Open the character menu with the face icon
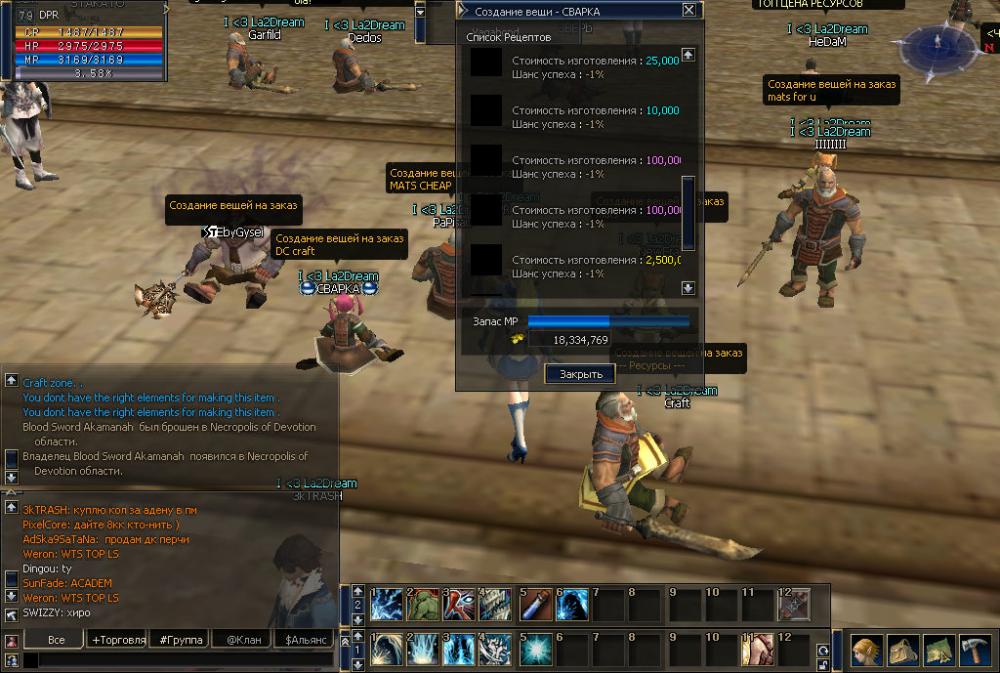The image size is (1000, 673). (865, 650)
